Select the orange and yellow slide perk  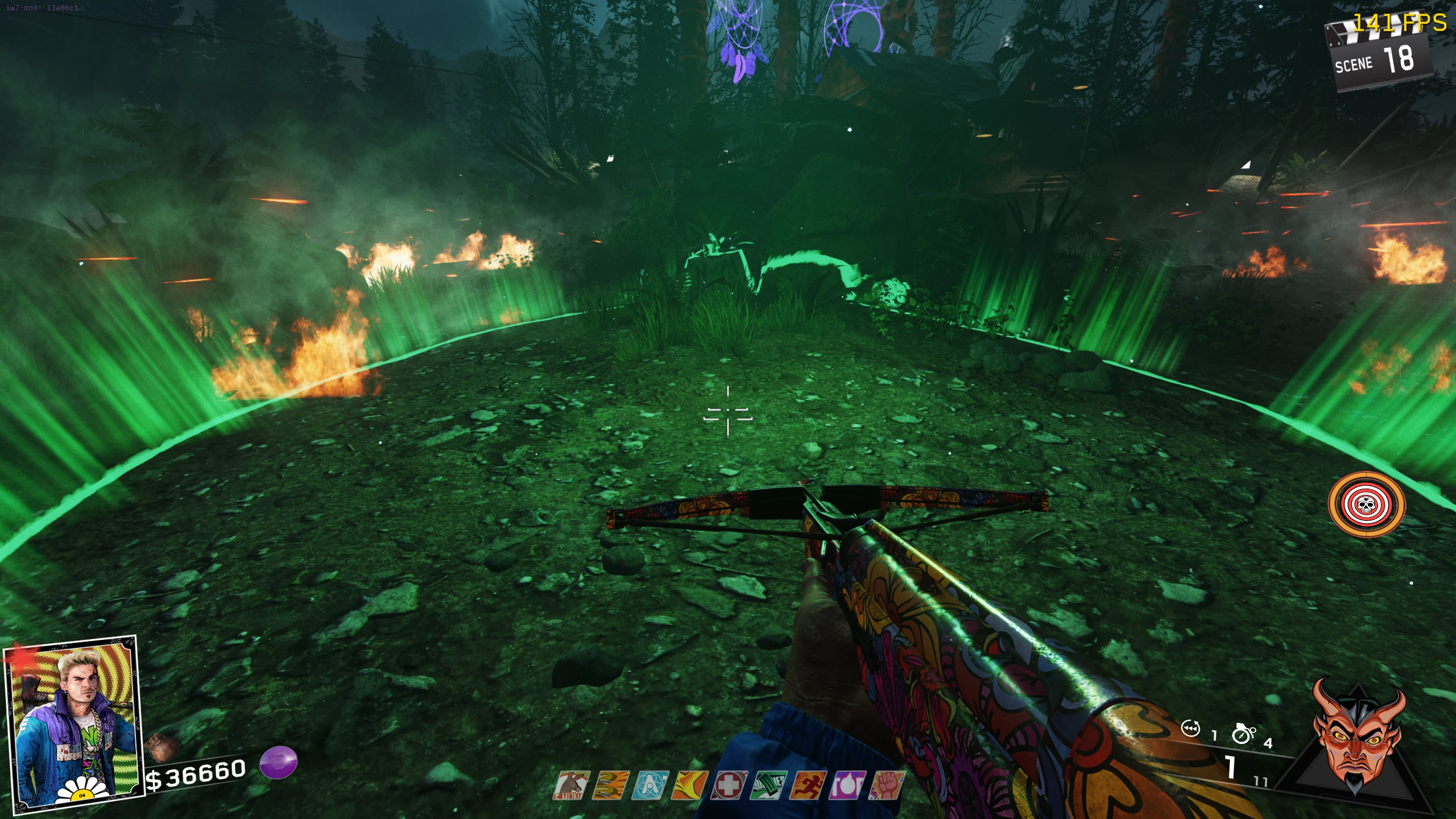pyautogui.click(x=690, y=786)
